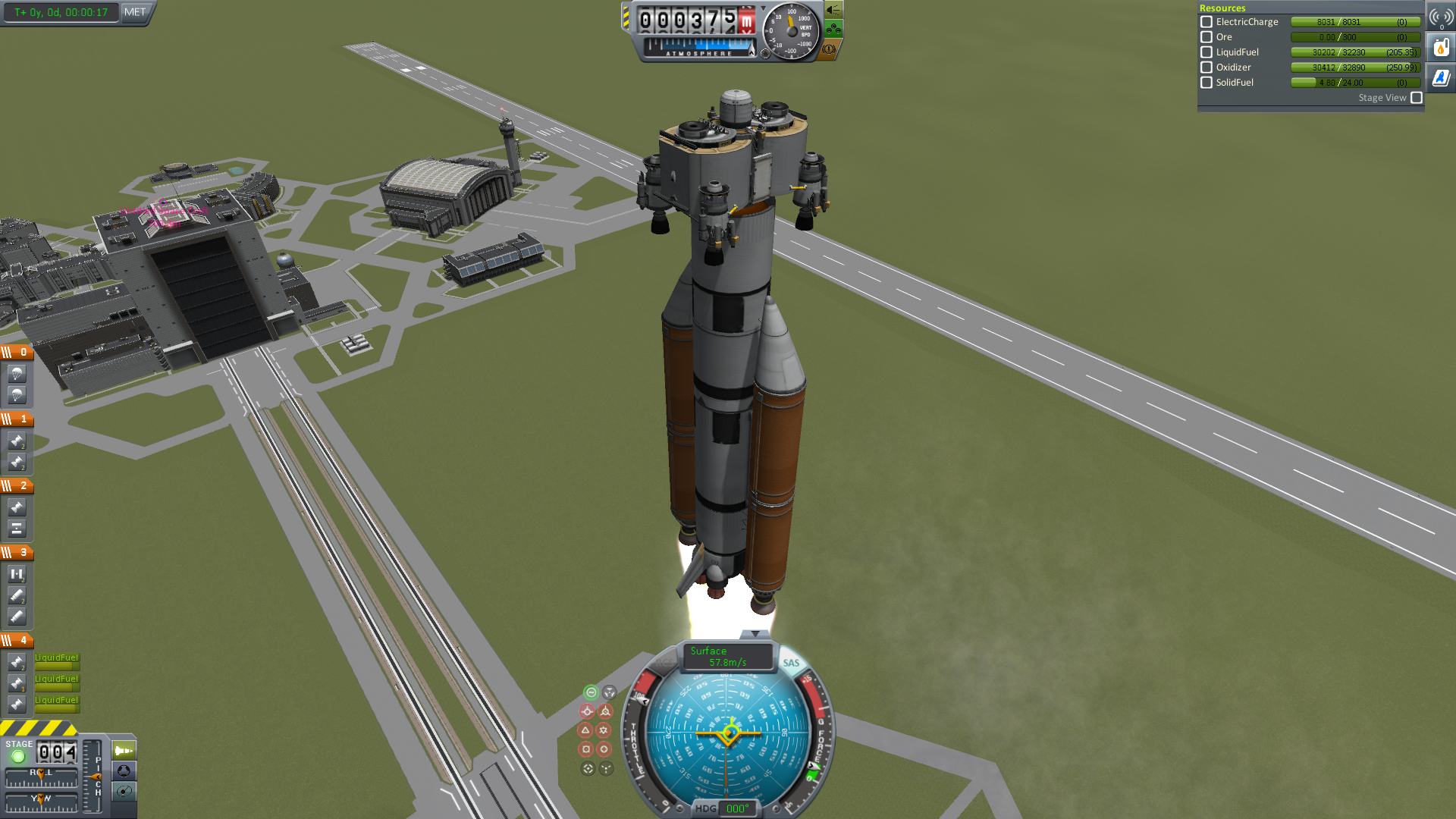1456x819 pixels.
Task: Toggle the lights button beside altimeter
Action: pos(833,11)
